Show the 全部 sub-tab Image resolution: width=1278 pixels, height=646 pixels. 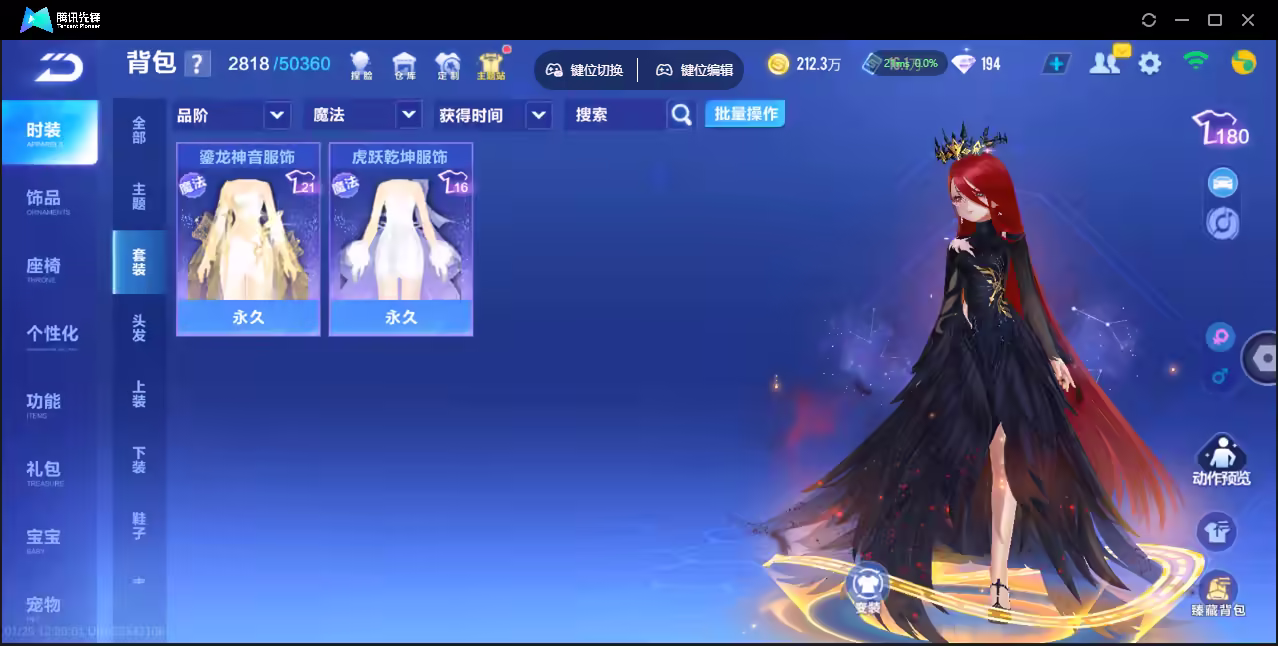pyautogui.click(x=139, y=130)
